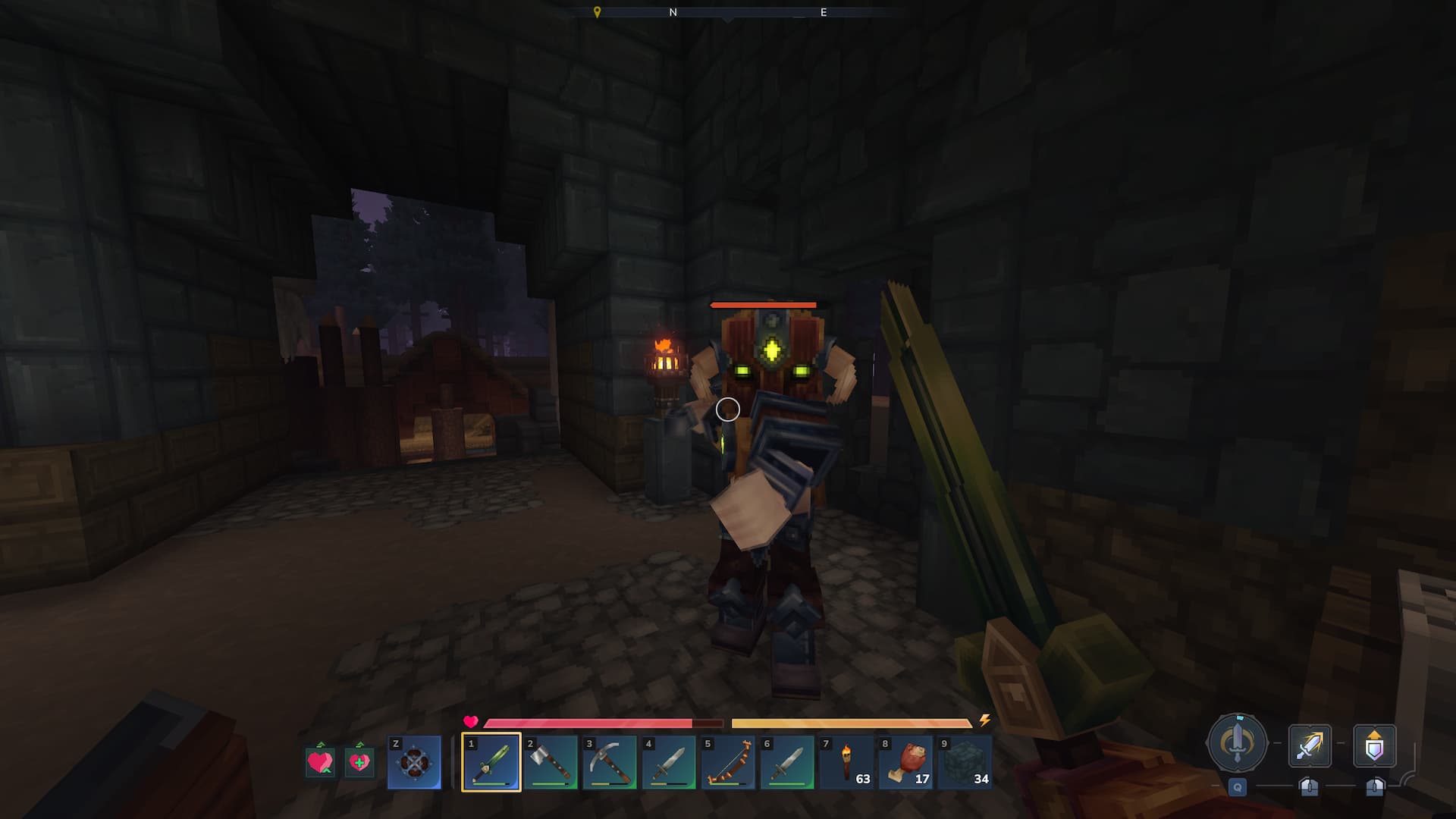Select the green sword in slot 1
Screen dimensions: 1456x819
point(491,762)
